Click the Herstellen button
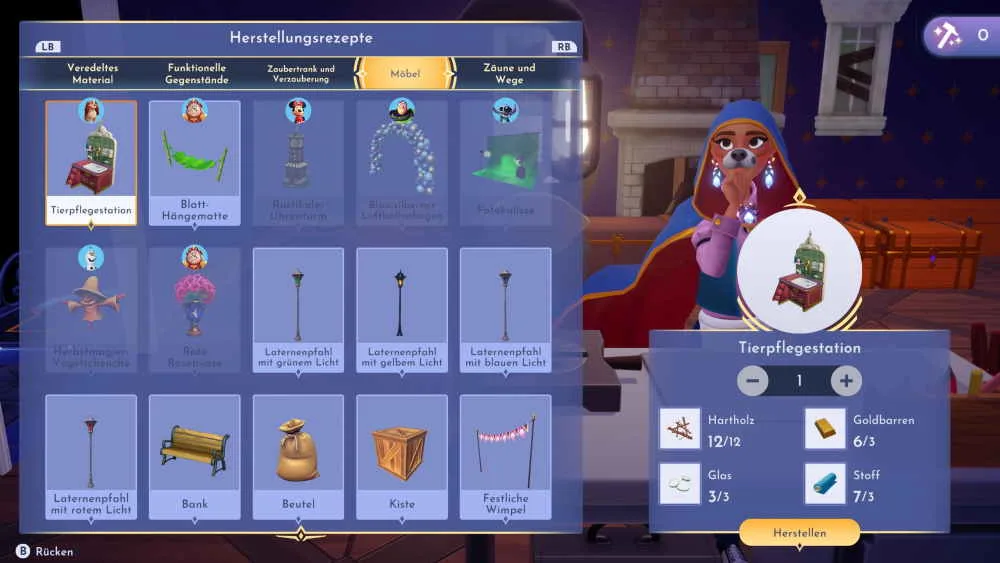 click(x=799, y=533)
